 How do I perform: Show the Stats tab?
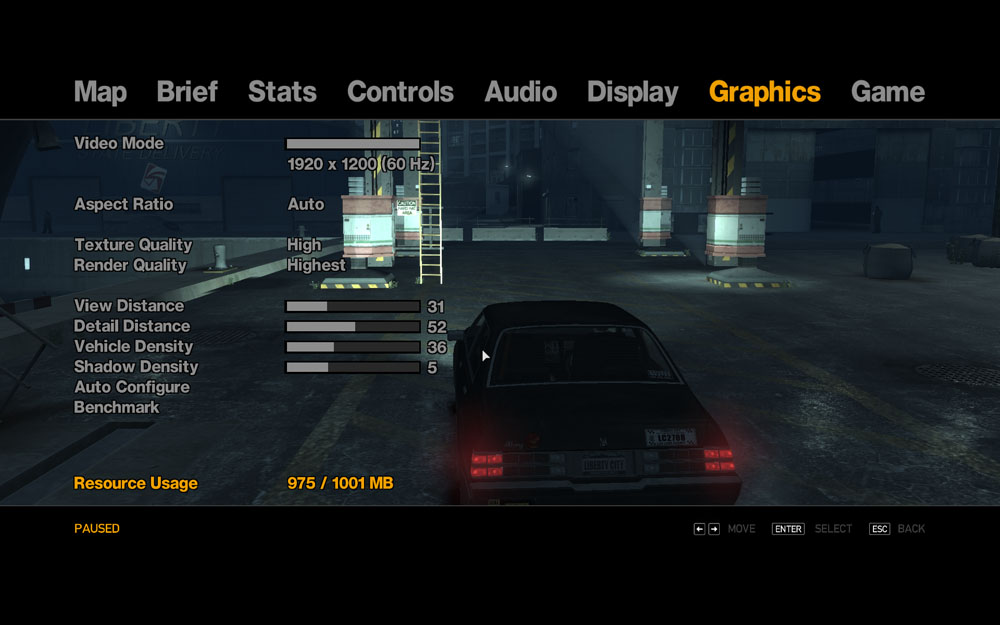click(282, 92)
